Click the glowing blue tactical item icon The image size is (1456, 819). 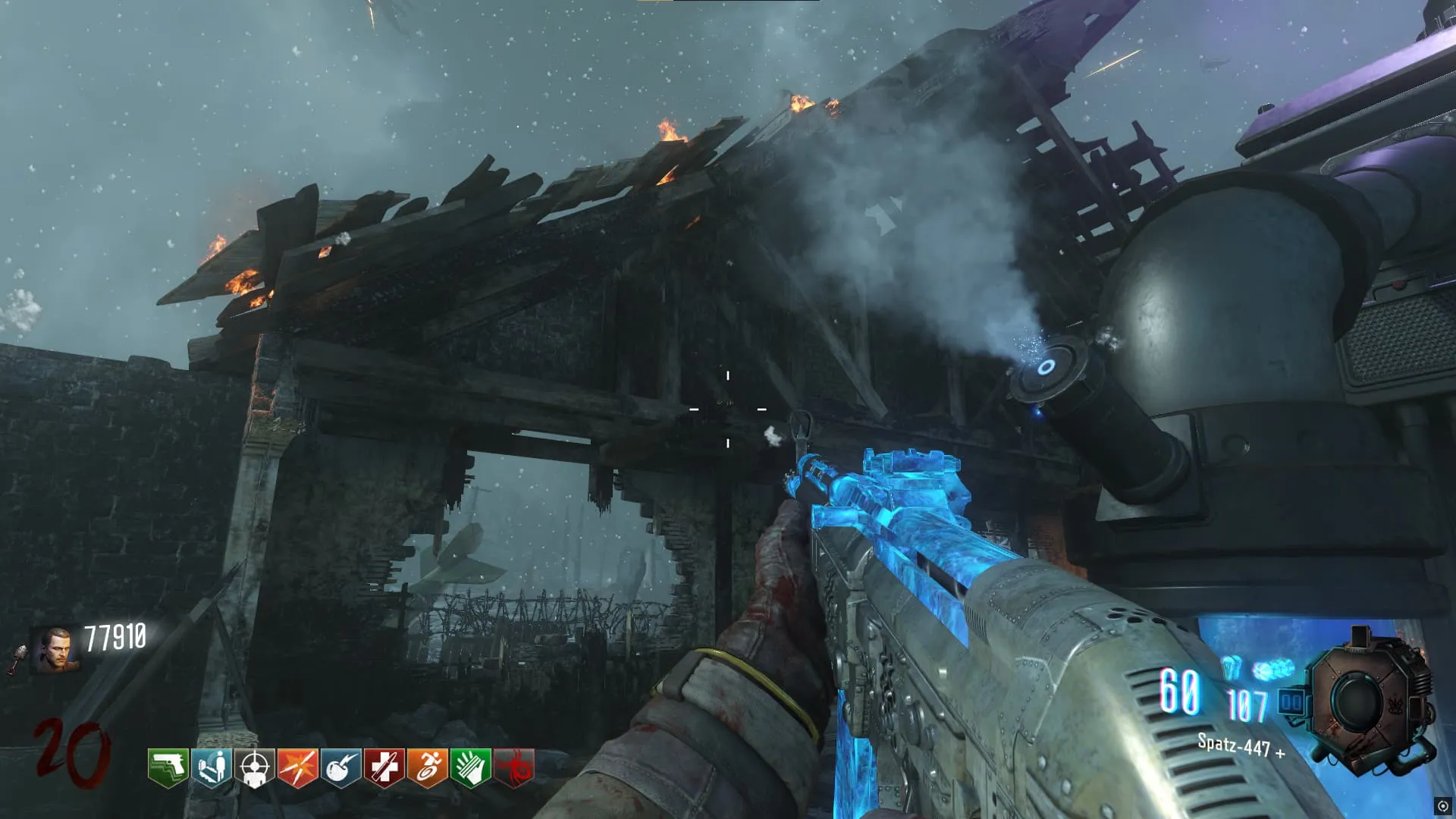point(1273,670)
